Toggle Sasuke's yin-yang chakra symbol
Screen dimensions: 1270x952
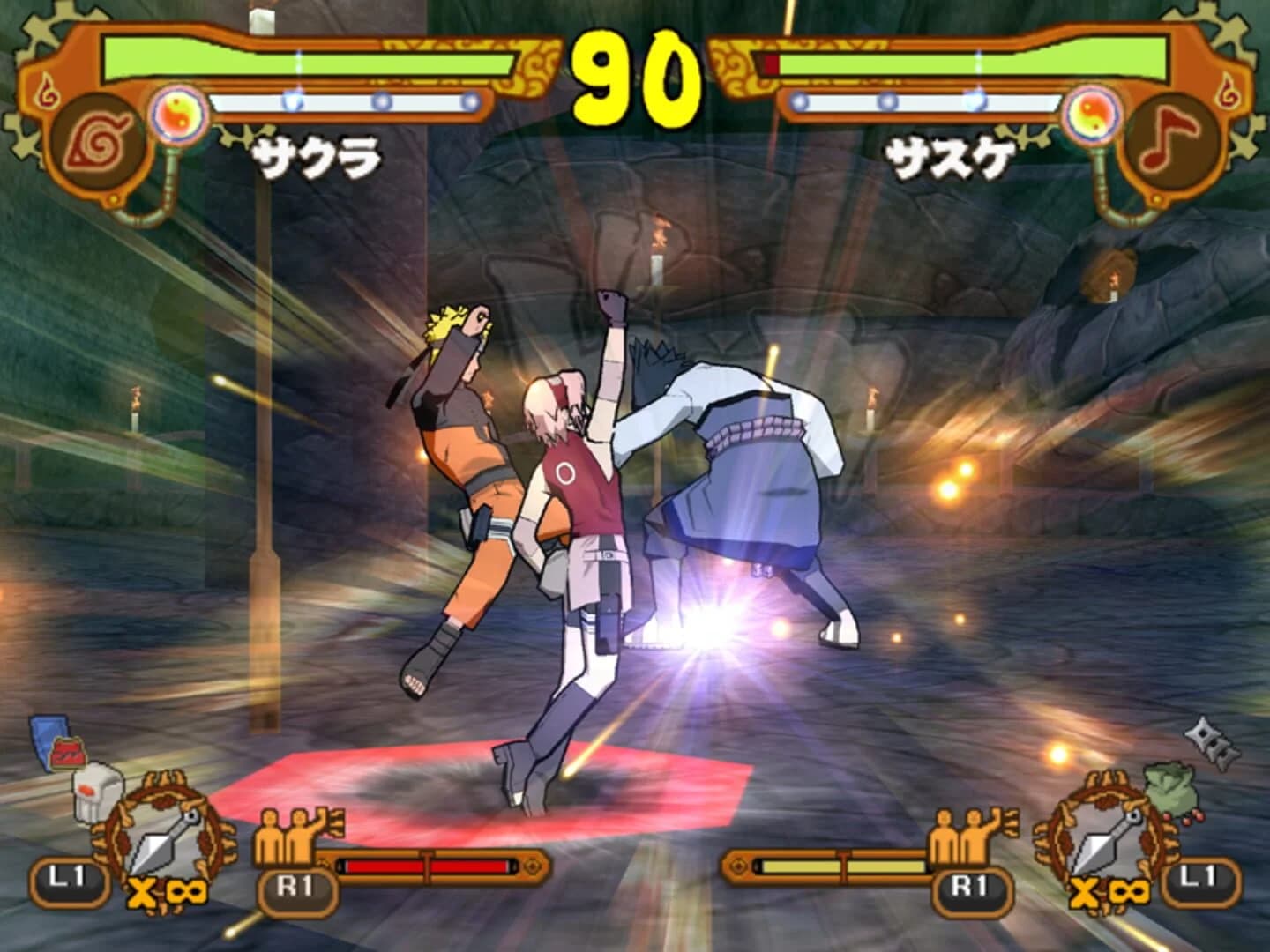[x=1094, y=114]
